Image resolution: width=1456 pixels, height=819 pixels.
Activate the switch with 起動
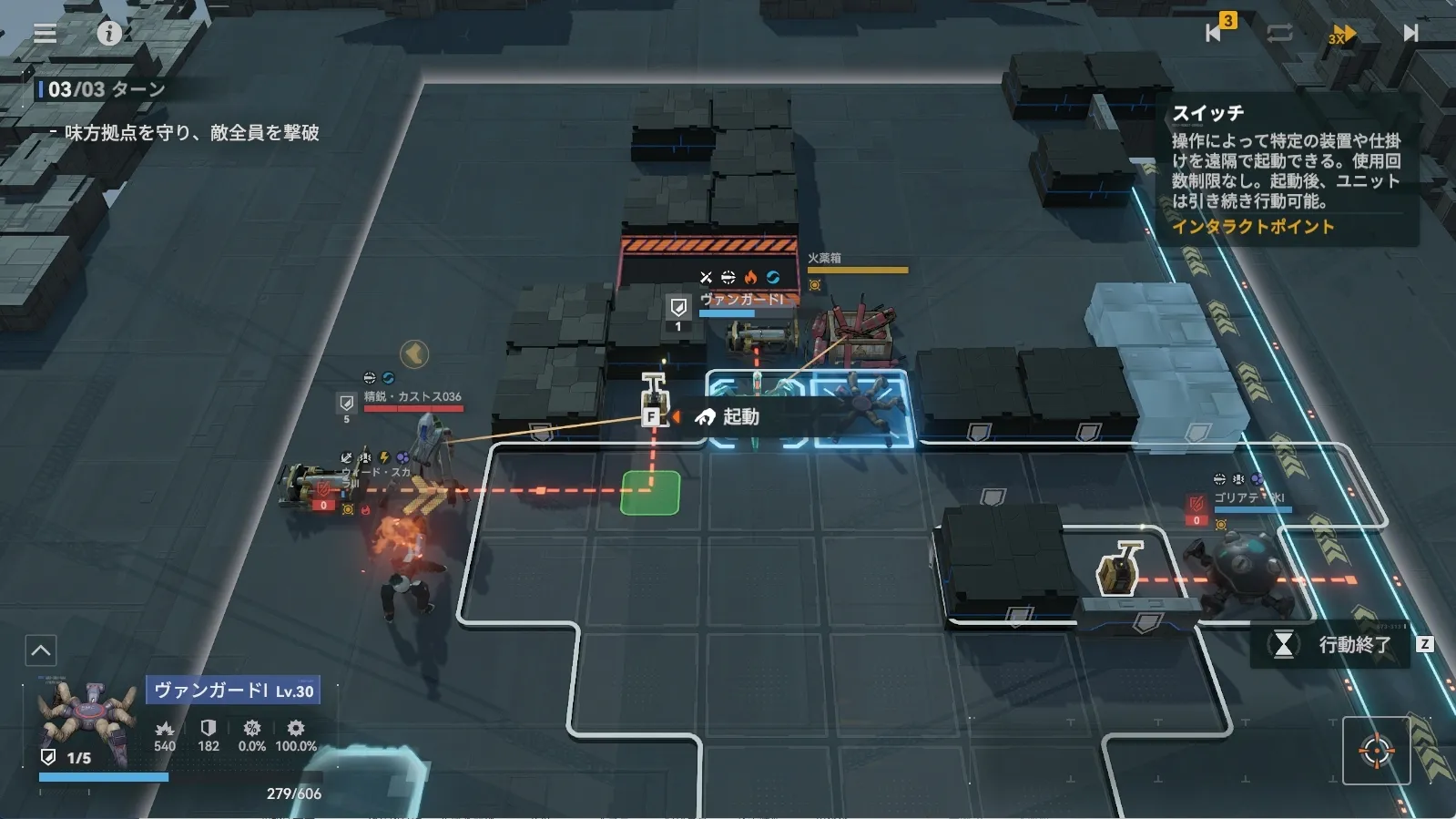727,417
